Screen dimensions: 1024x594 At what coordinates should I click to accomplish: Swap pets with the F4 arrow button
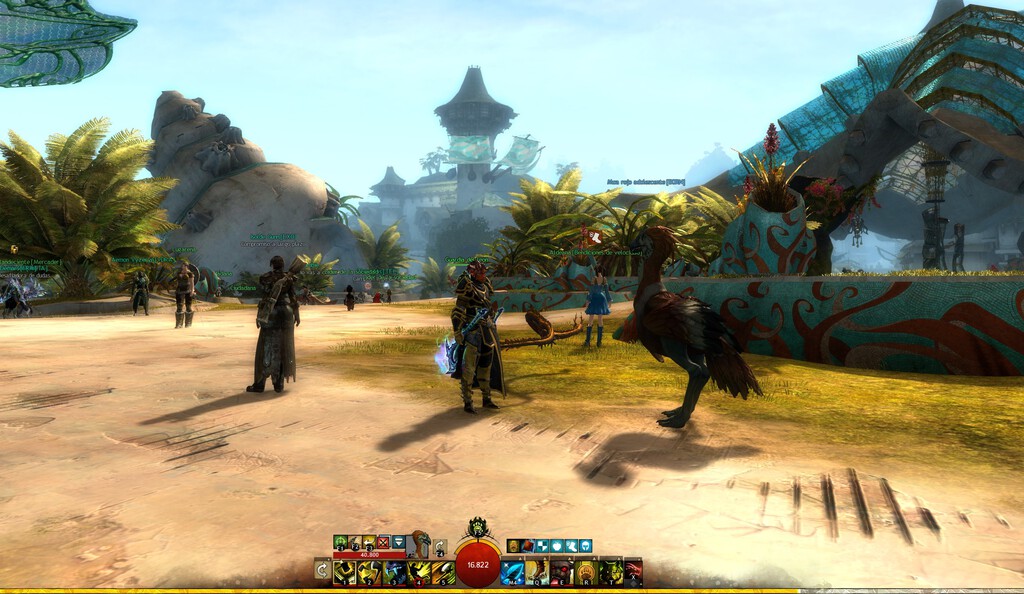coord(440,547)
